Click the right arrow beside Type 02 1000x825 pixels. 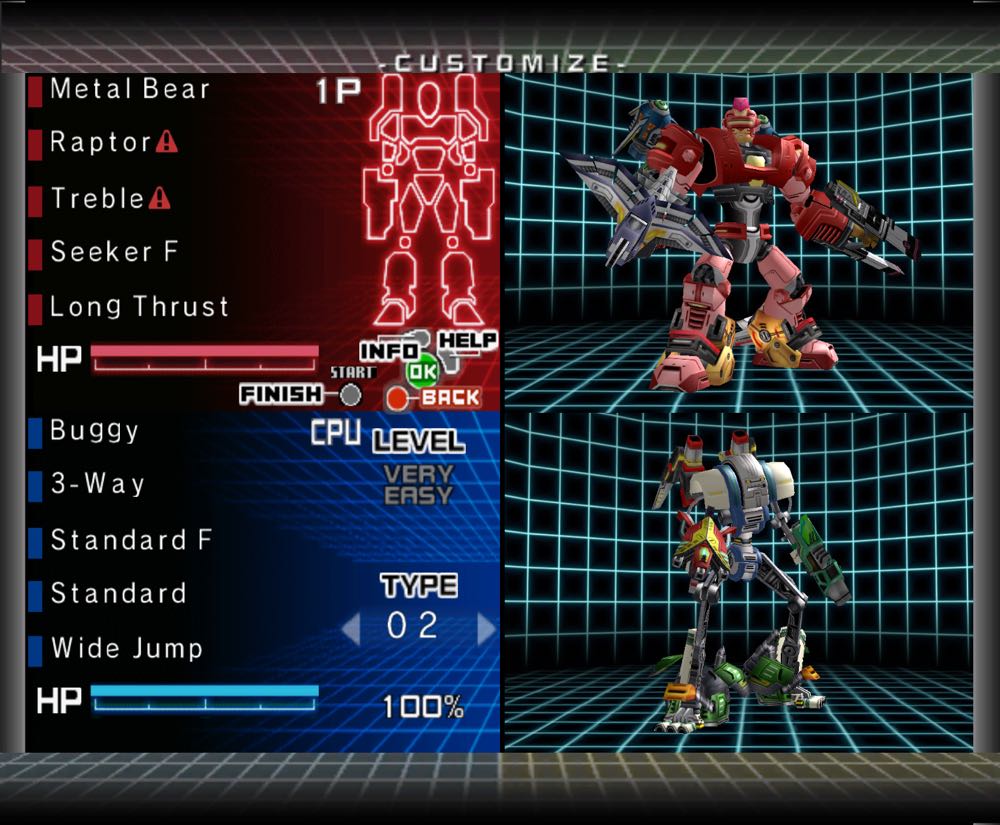(487, 629)
